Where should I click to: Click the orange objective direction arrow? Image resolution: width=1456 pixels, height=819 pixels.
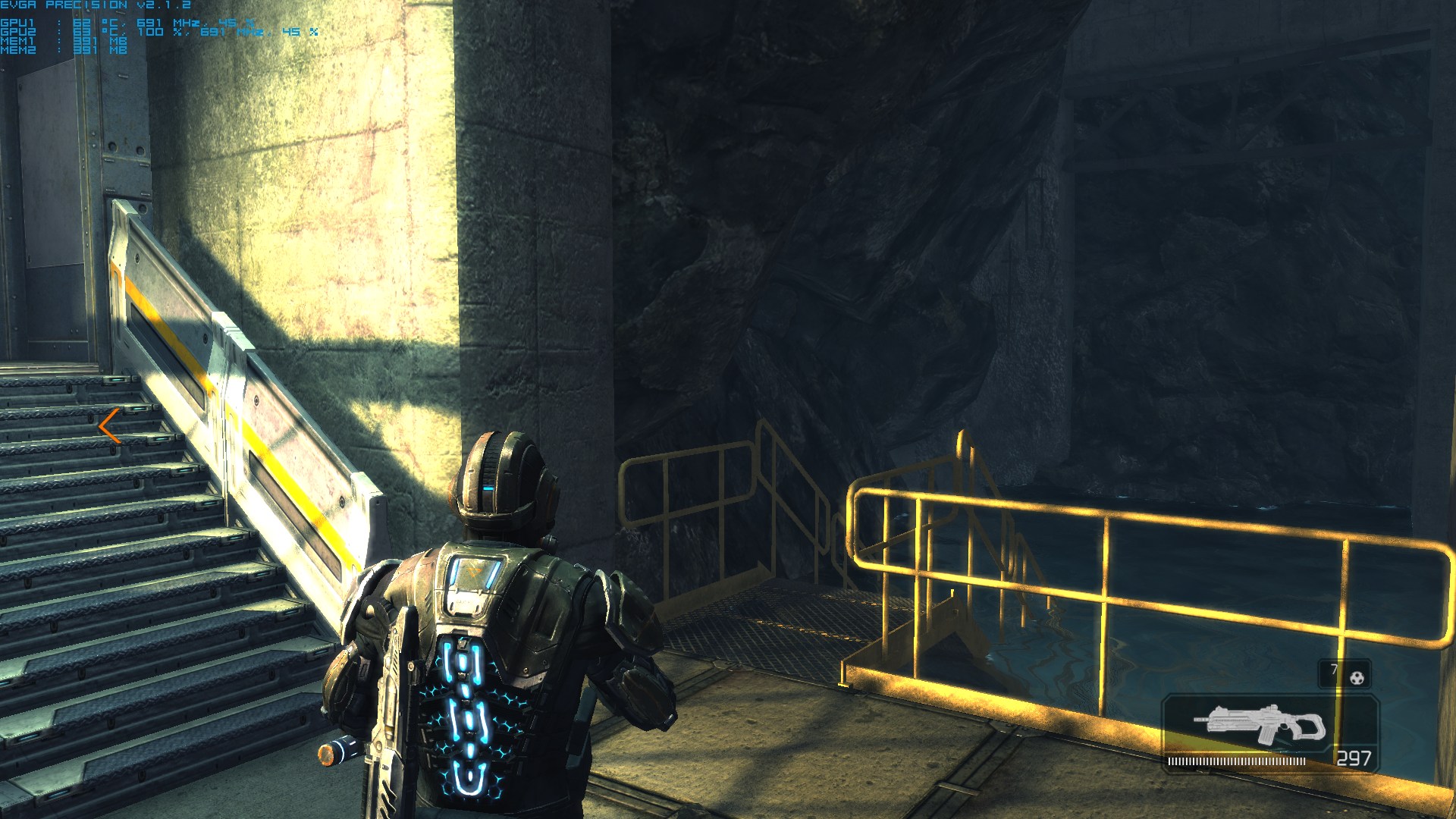pos(110,425)
